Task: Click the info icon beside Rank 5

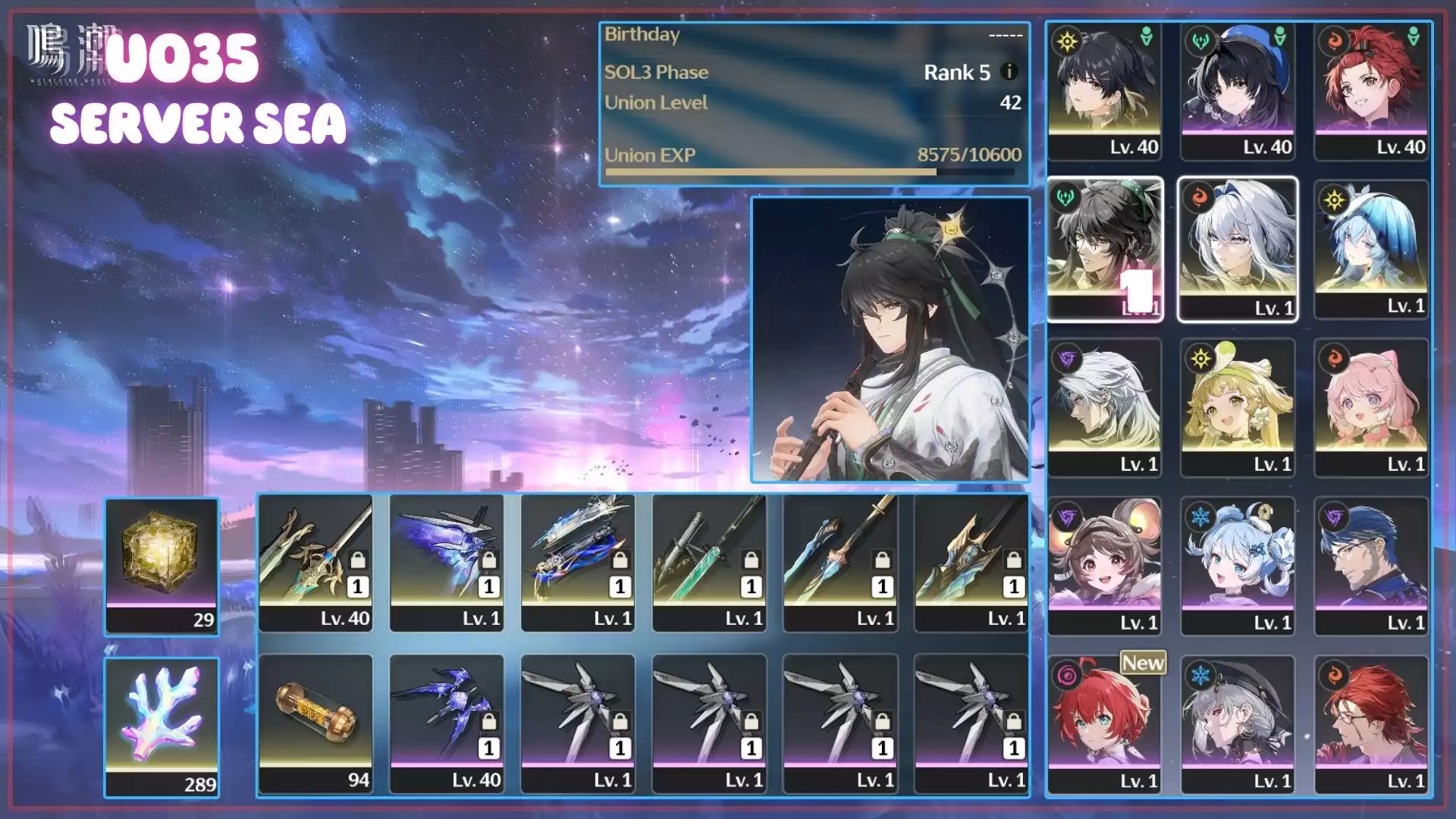Action: coord(1009,71)
